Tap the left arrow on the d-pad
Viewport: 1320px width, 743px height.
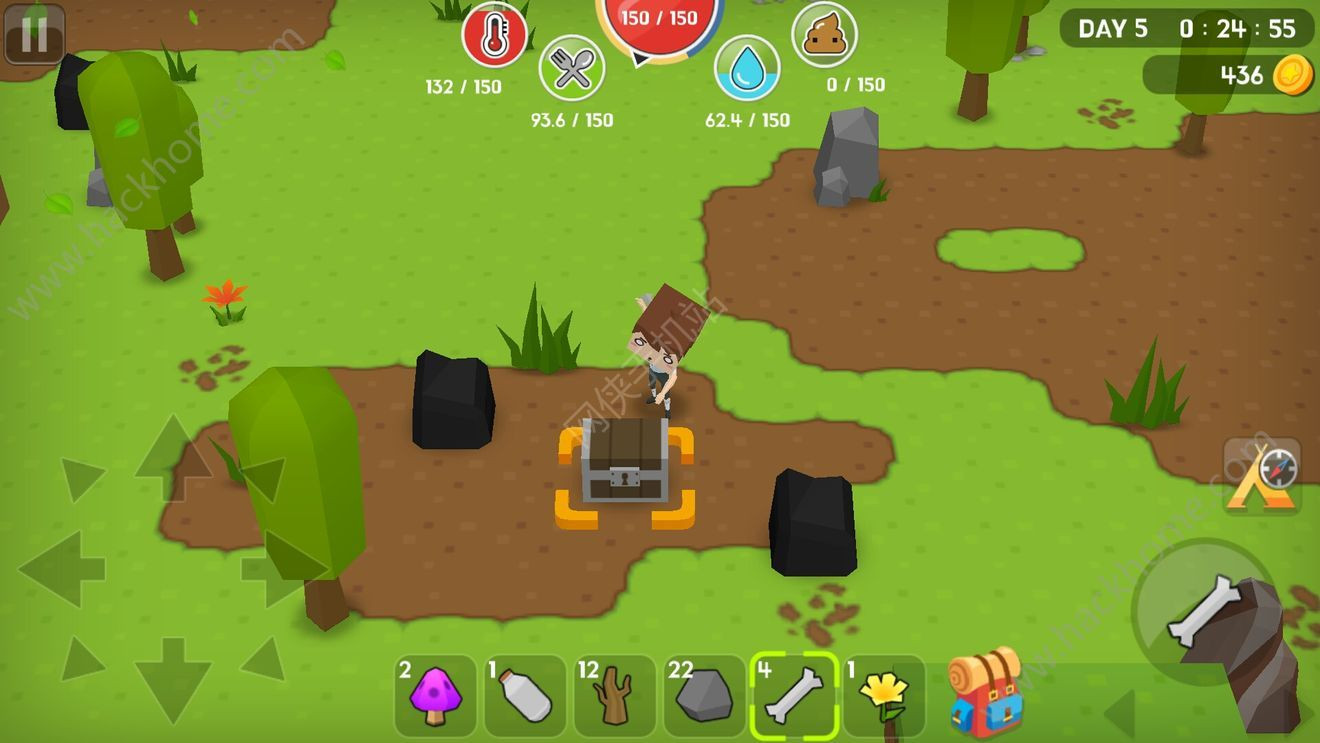[x=62, y=569]
